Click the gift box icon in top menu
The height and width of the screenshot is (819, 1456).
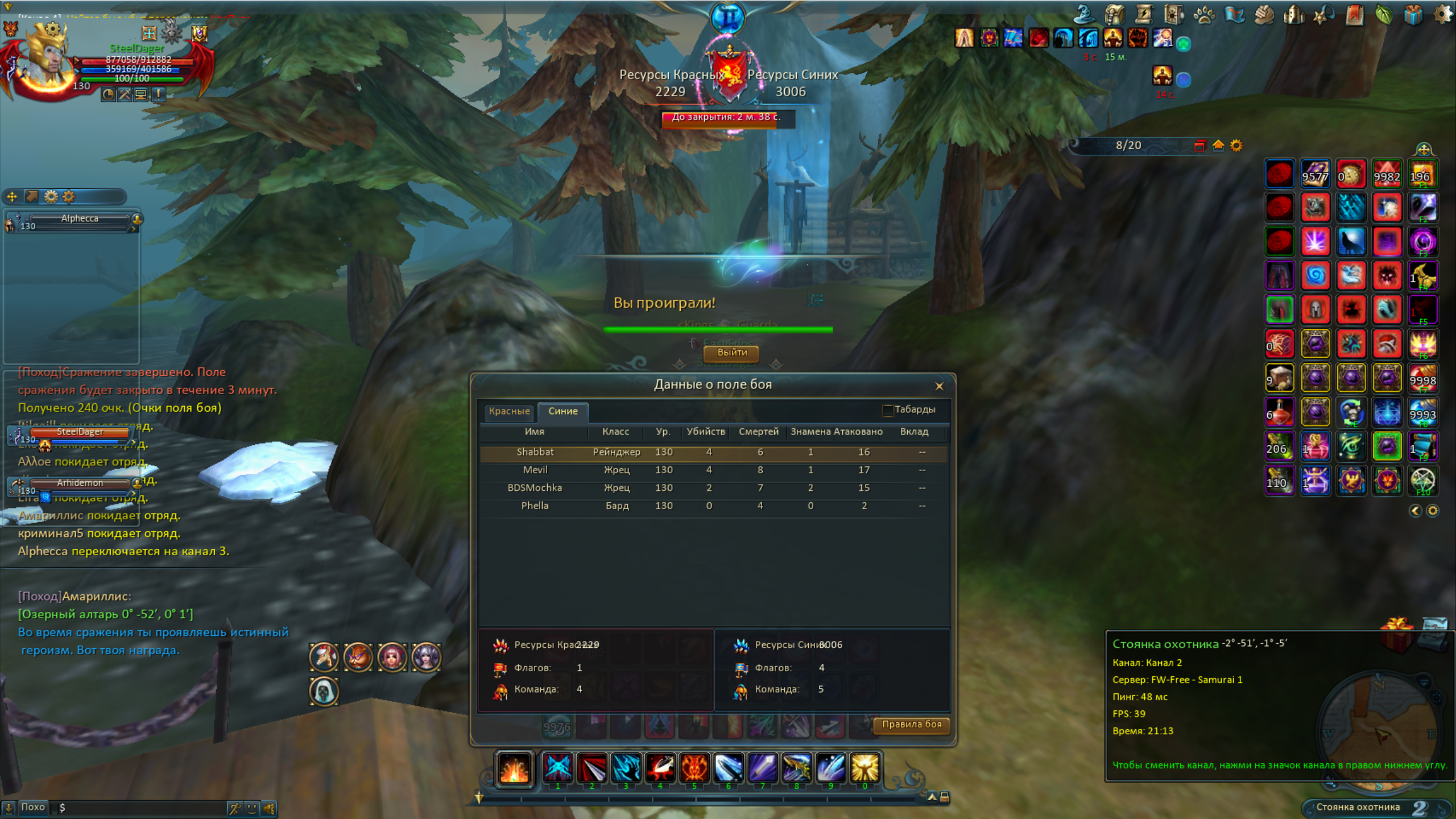[1412, 14]
